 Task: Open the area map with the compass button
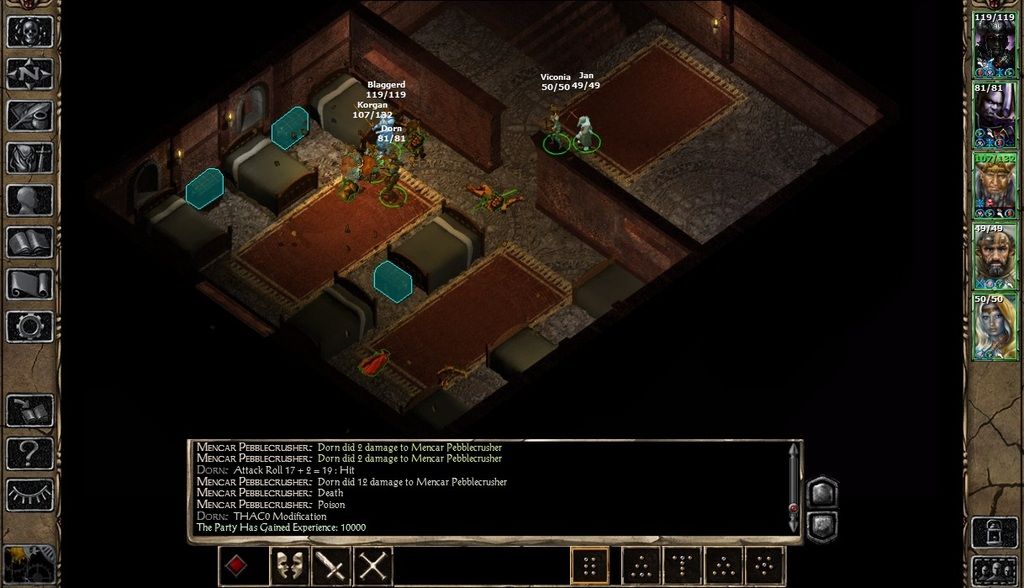pos(30,73)
